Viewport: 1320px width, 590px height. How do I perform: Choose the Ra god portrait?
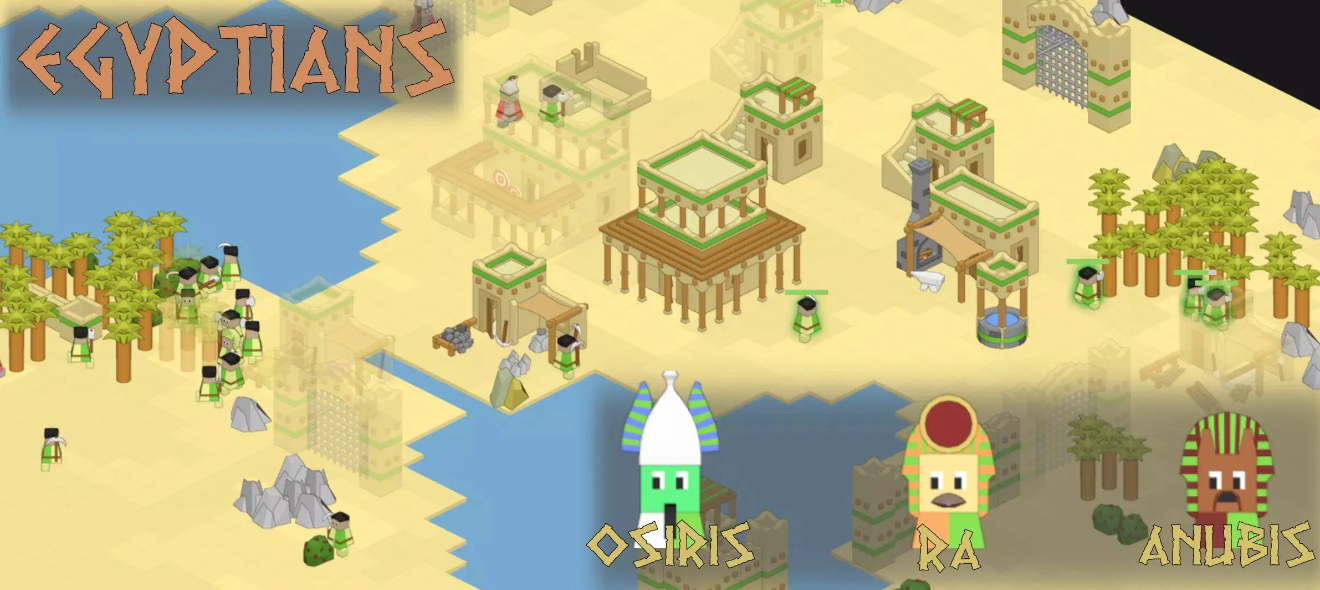(x=945, y=472)
